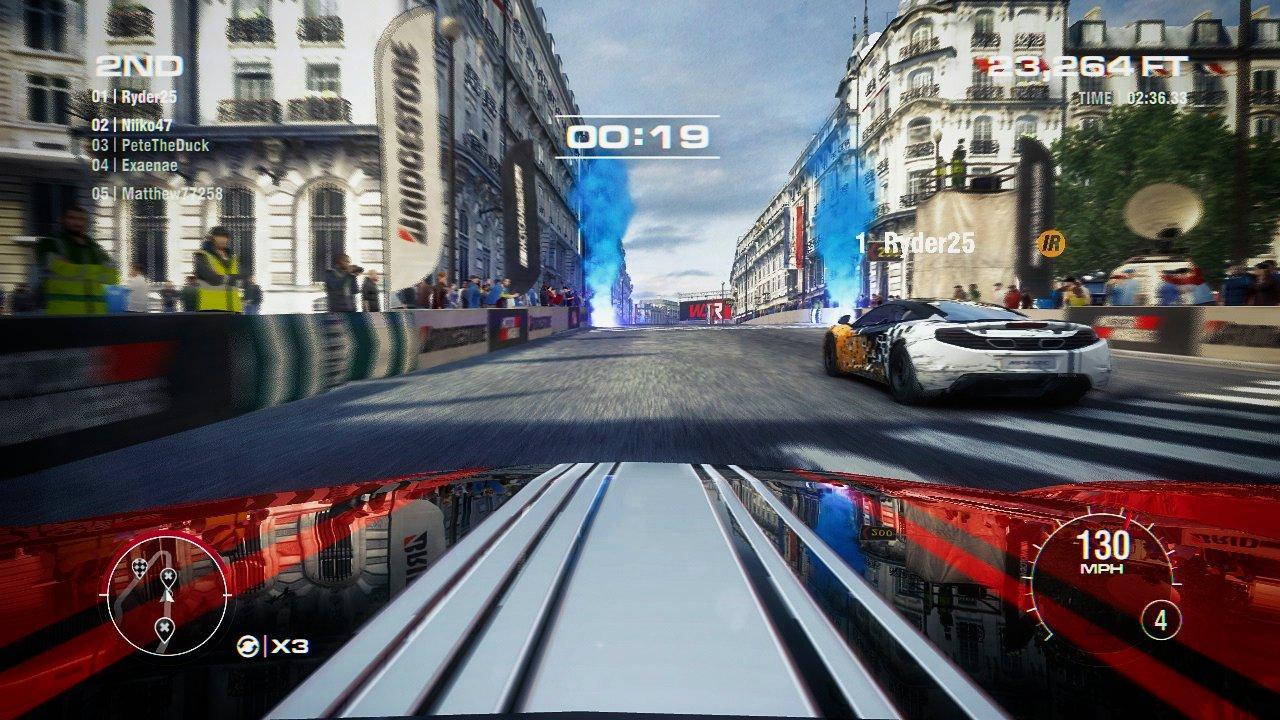Select the checkered finish flag marker on minimap
Image resolution: width=1280 pixels, height=720 pixels.
(x=140, y=567)
